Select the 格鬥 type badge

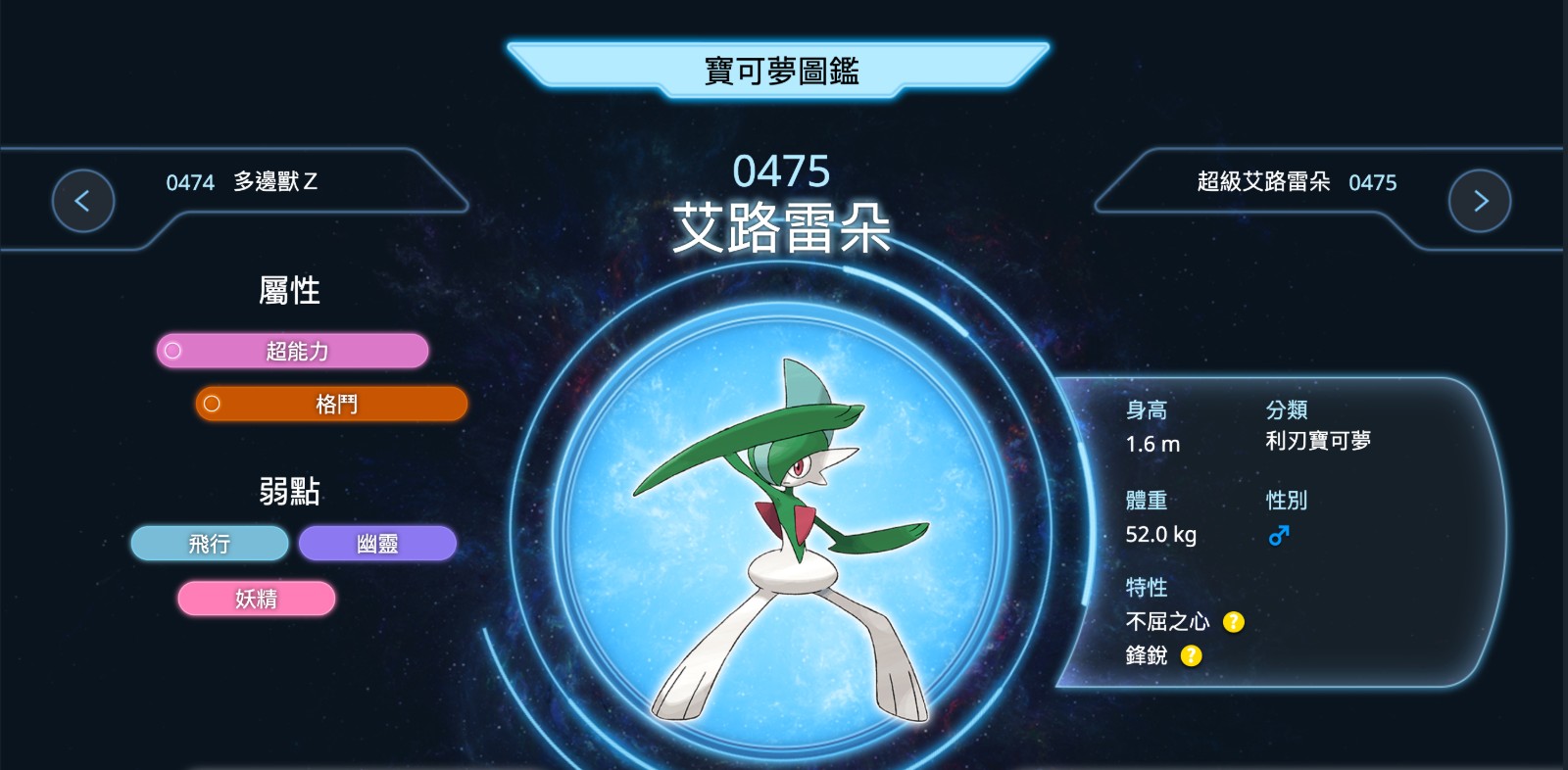click(x=333, y=403)
